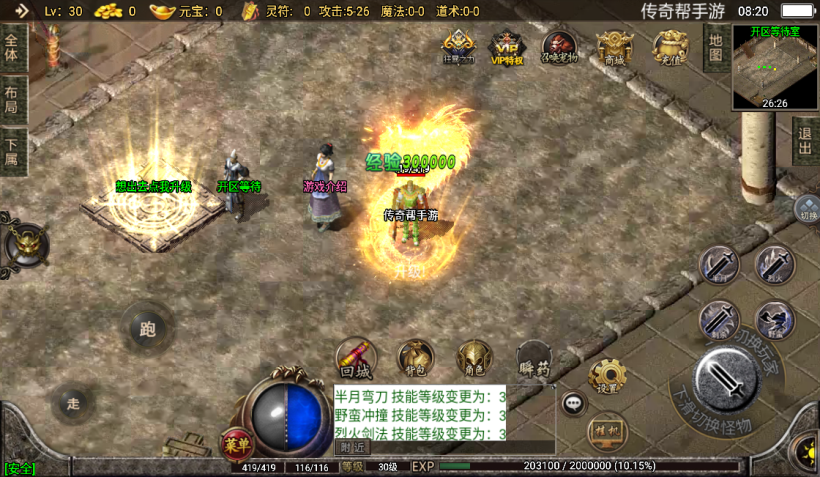Open the 充值 recharge money bag
The image size is (820, 477).
(668, 48)
